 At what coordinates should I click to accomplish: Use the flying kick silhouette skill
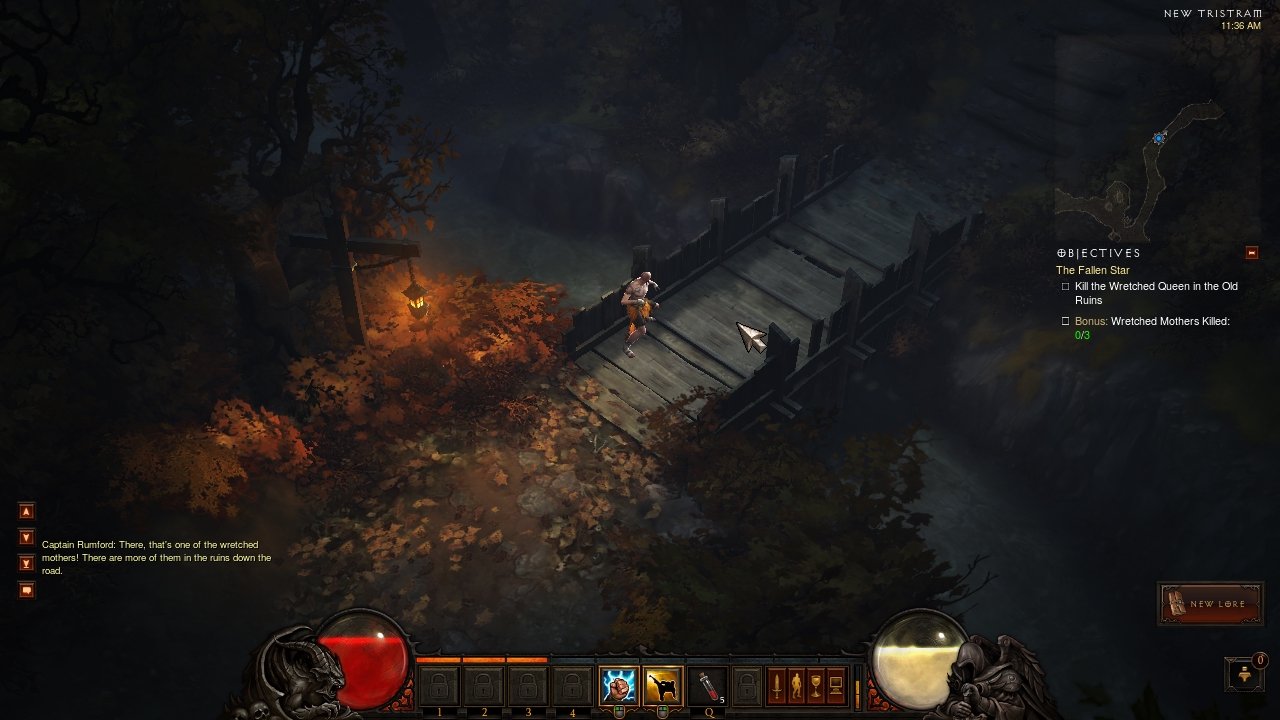[x=662, y=686]
